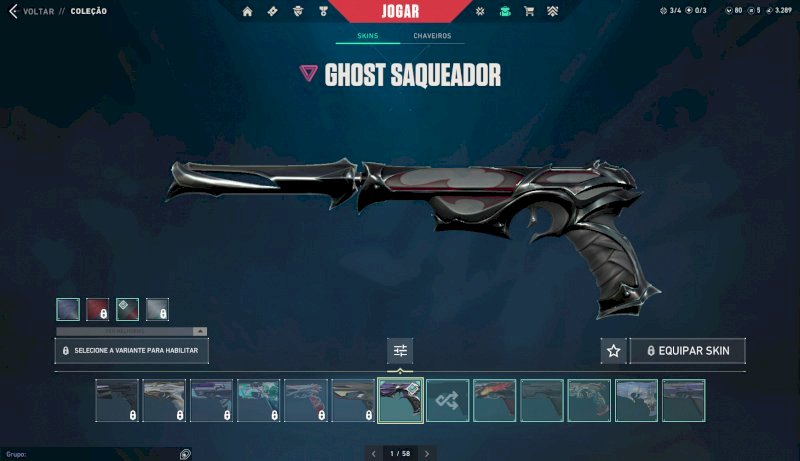Go to the previous skin page arrow
Viewport: 800px width, 461px height.
[x=374, y=454]
